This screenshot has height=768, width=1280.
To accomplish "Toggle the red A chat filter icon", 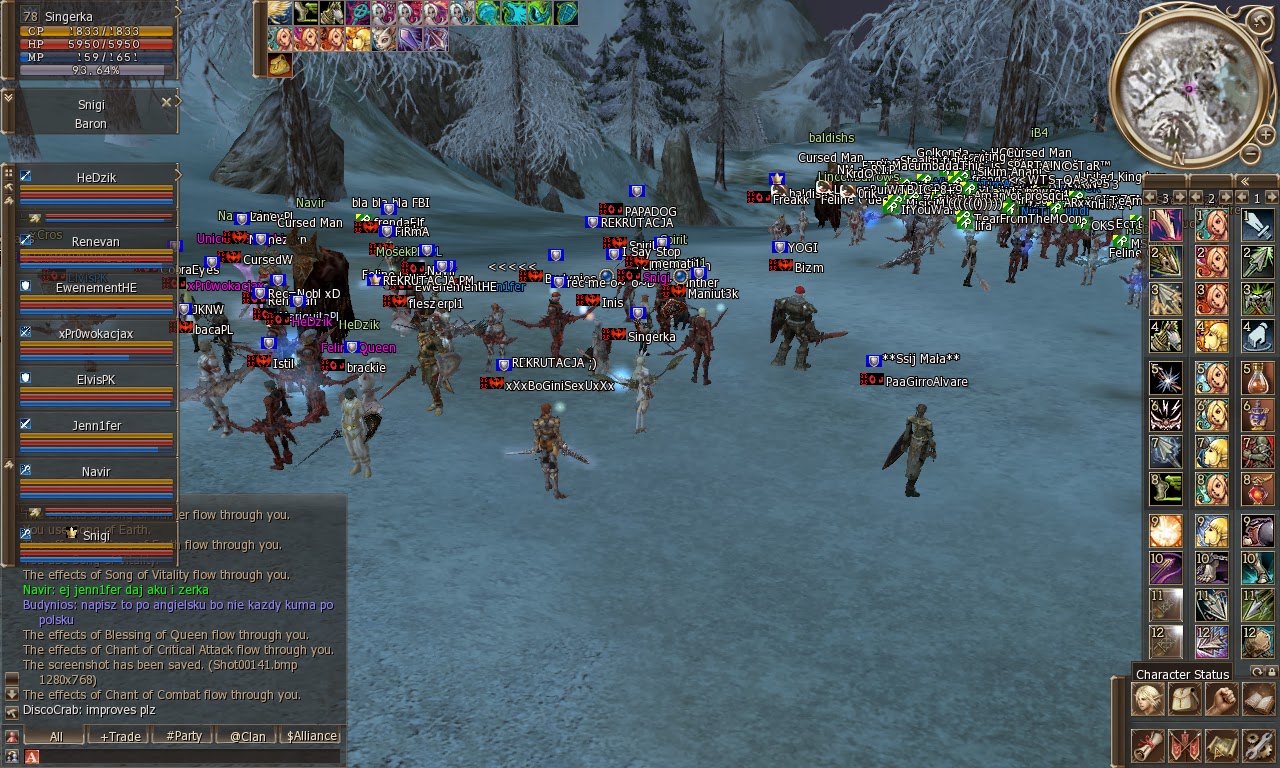I will point(31,756).
